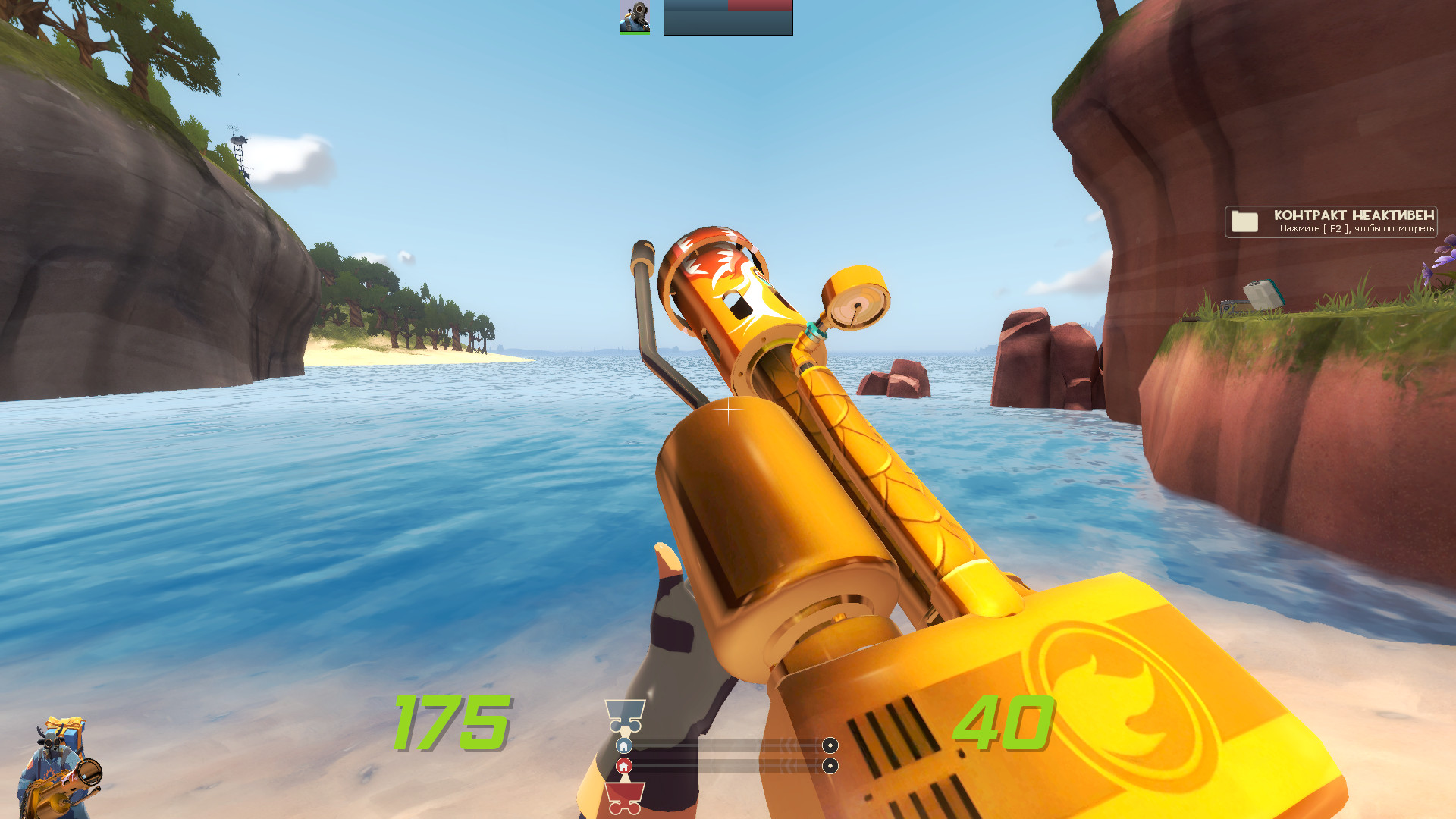The image size is (1456, 819).
Task: Click the team score bar at top center
Action: pyautogui.click(x=728, y=19)
